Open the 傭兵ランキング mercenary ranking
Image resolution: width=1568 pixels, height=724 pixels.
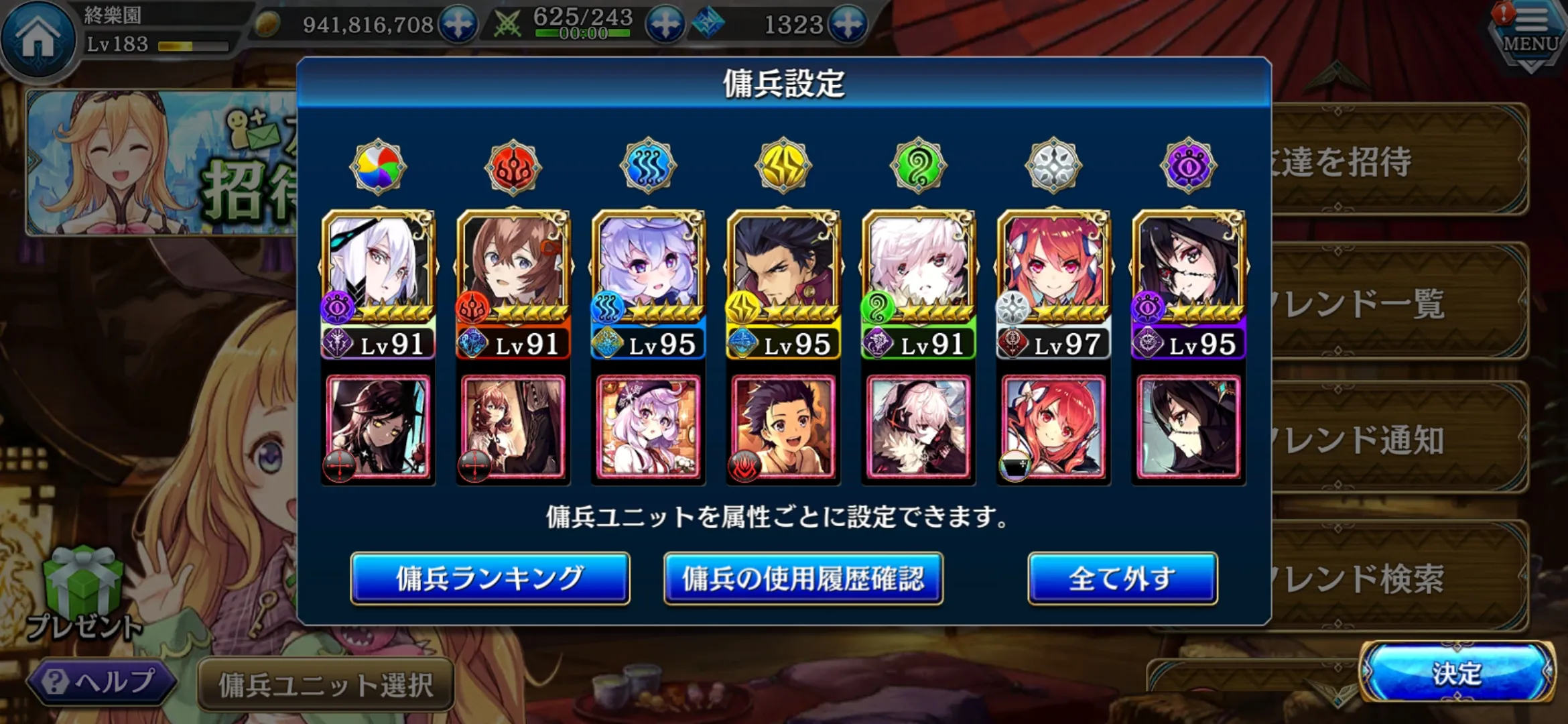490,578
